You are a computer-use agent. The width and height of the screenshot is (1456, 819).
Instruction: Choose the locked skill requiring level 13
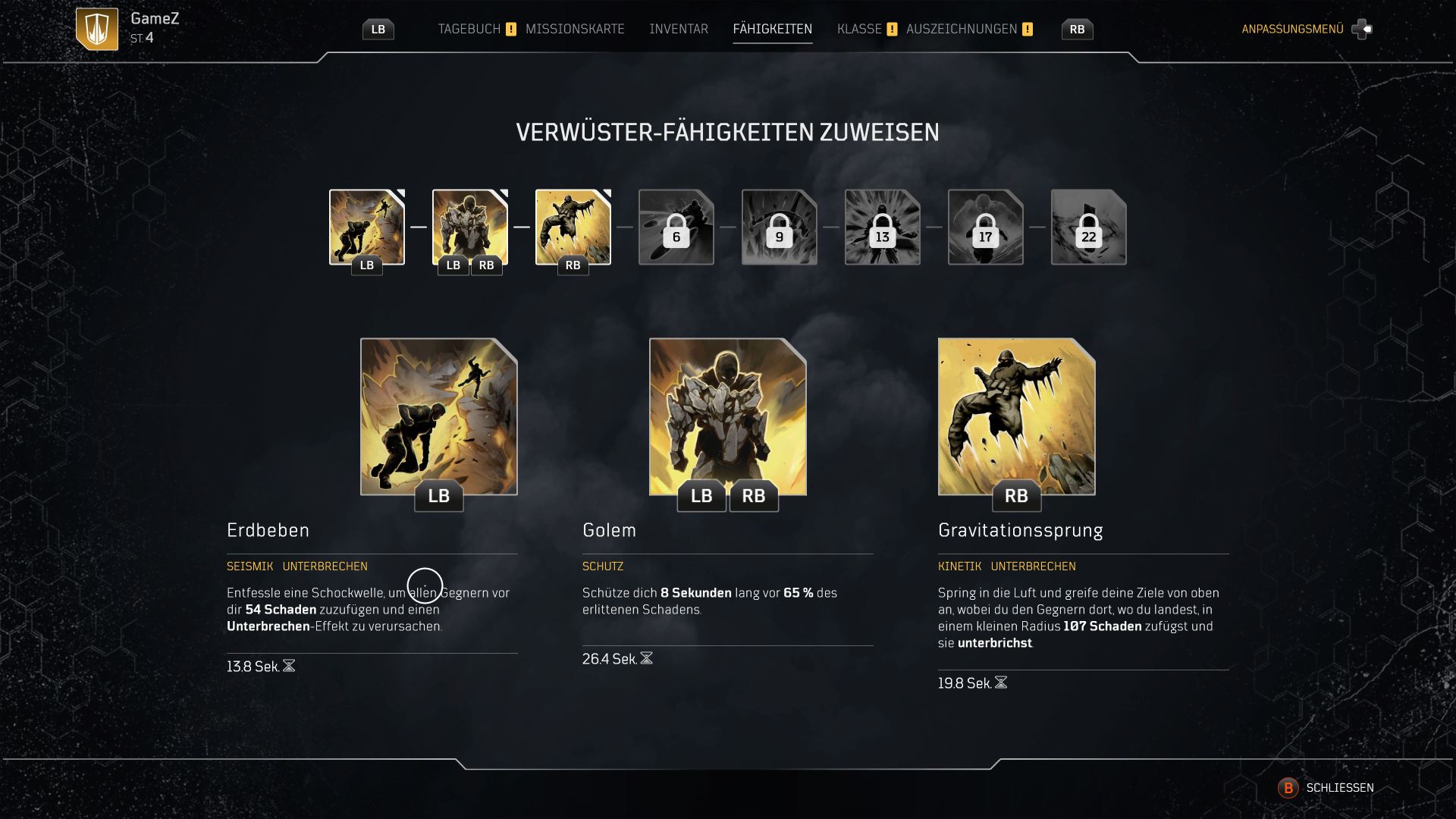pyautogui.click(x=883, y=227)
